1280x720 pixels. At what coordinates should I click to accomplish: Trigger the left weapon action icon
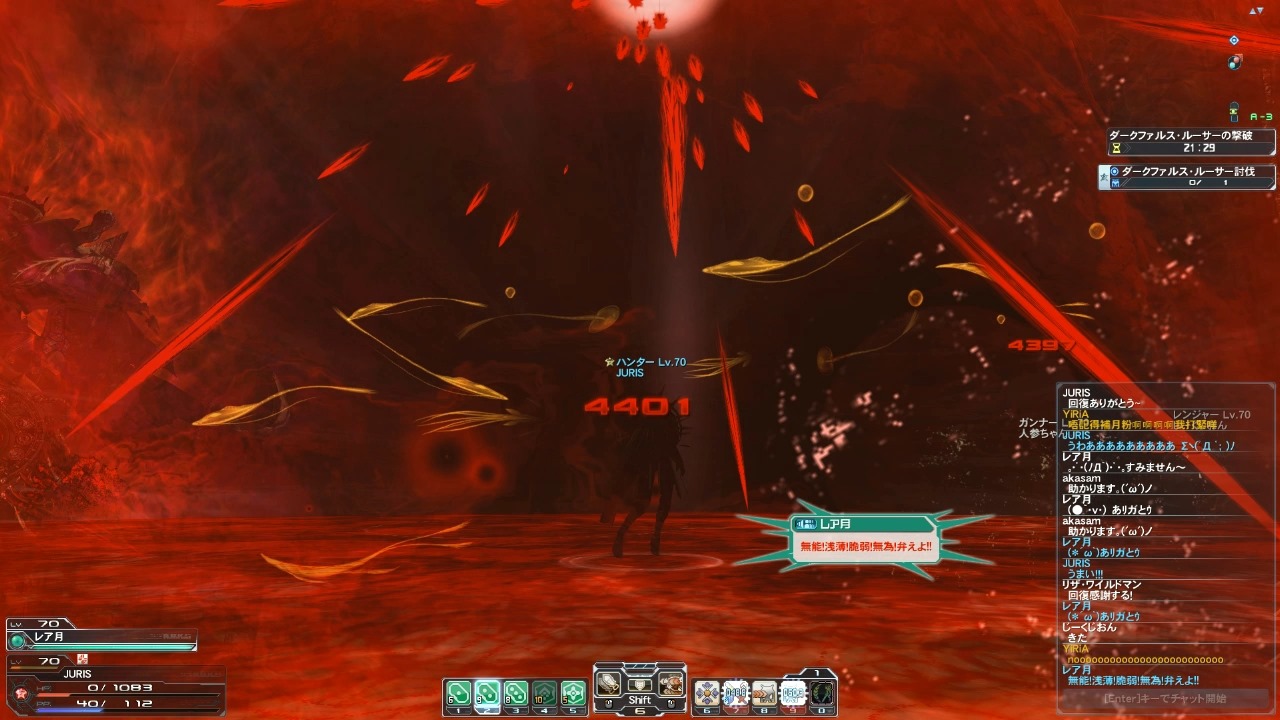pos(608,683)
